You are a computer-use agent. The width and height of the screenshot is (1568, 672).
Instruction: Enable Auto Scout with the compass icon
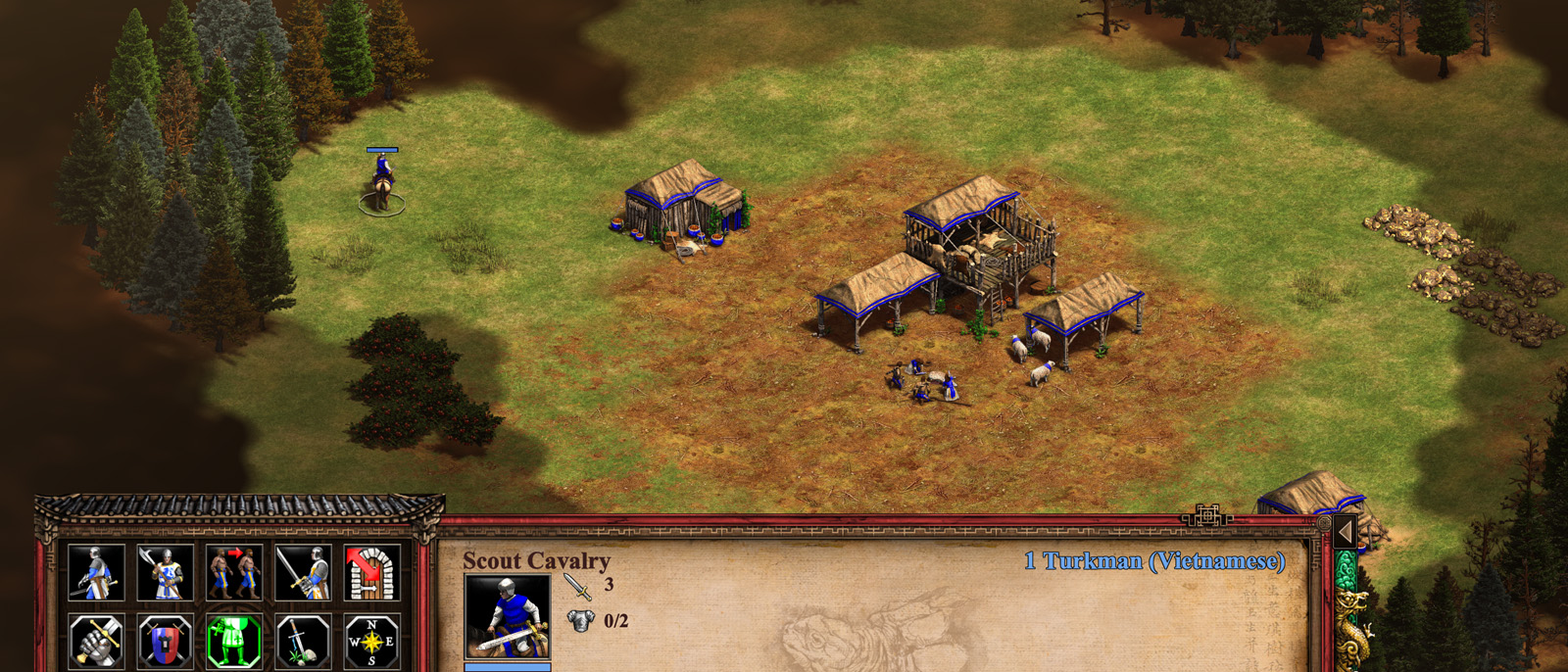(371, 641)
